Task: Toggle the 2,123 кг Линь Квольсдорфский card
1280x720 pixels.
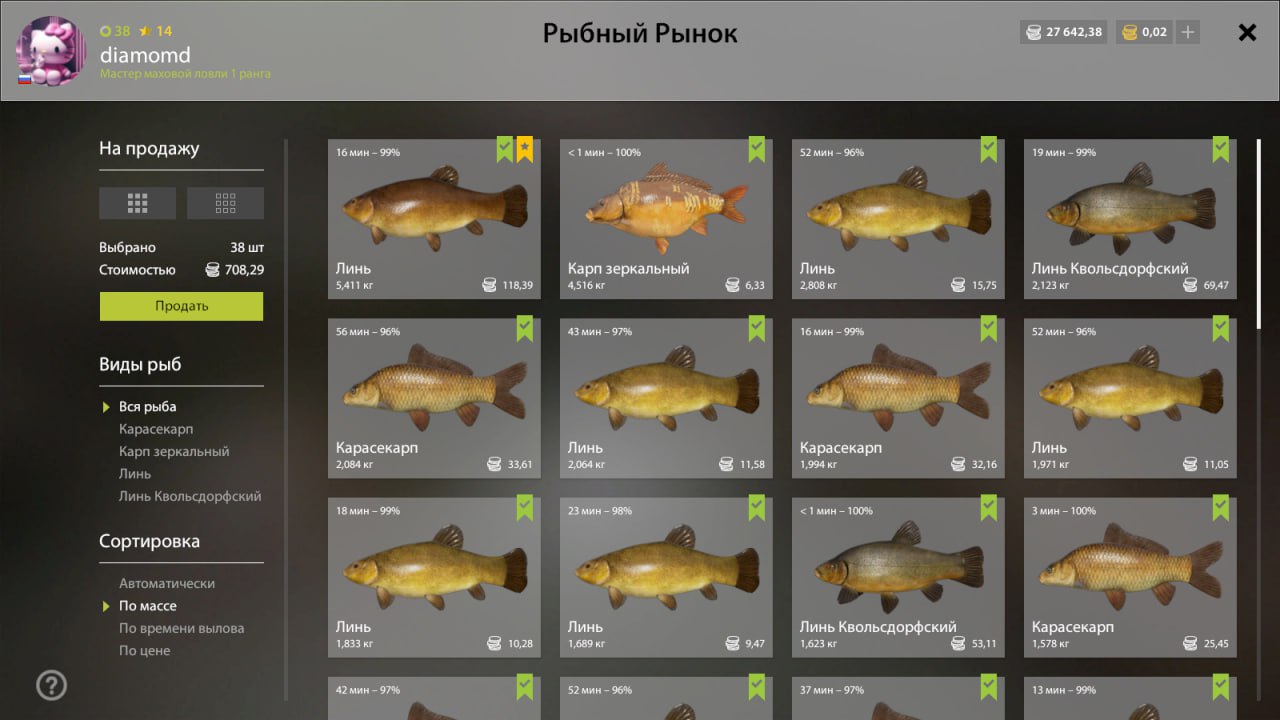Action: coord(1130,219)
